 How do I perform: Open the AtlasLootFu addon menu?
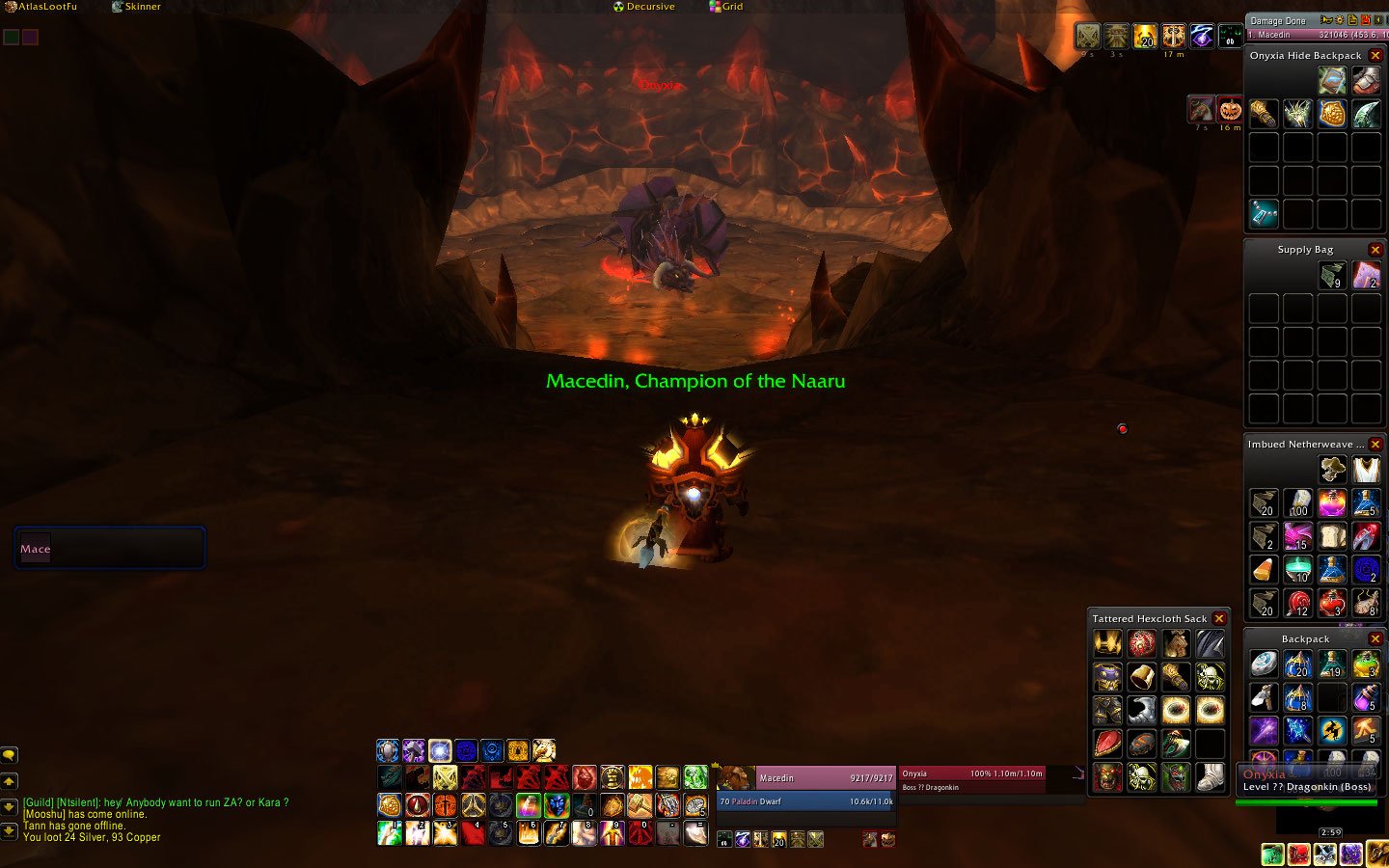(x=41, y=7)
